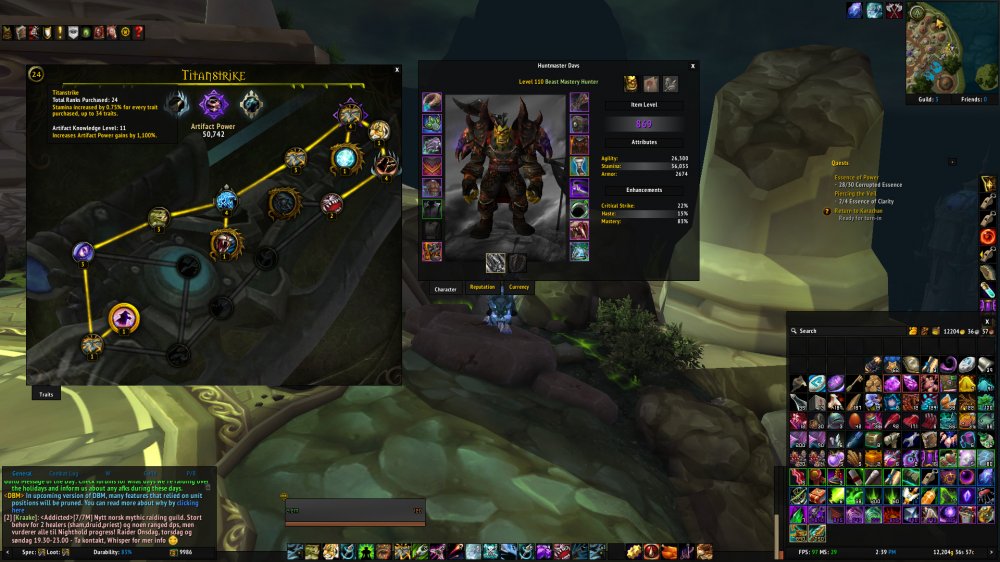Viewport: 1000px width, 562px height.
Task: Click the glowing blue orb artifact trait
Action: click(x=345, y=157)
